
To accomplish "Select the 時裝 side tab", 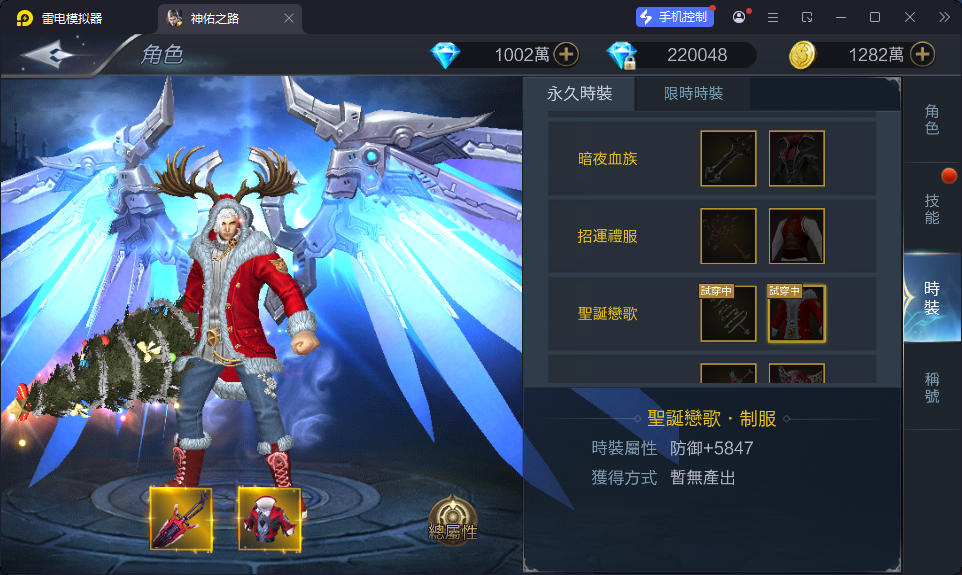I will [932, 298].
